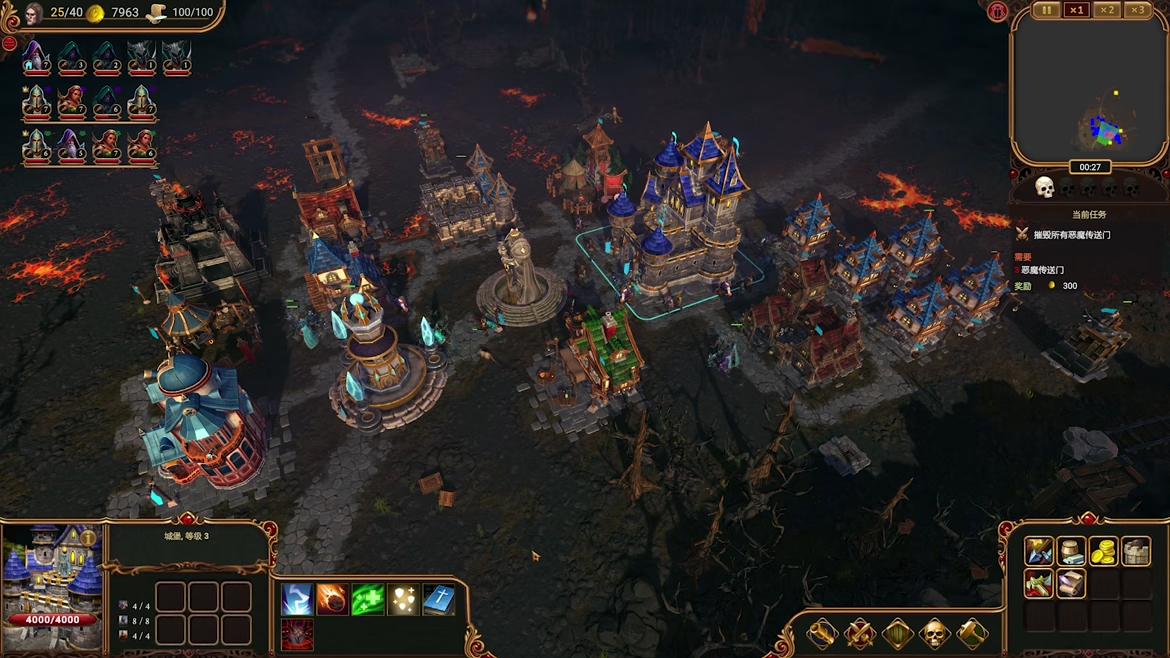Screen dimensions: 1170x658
Task: Cast the flaming meteor spell
Action: 332,599
